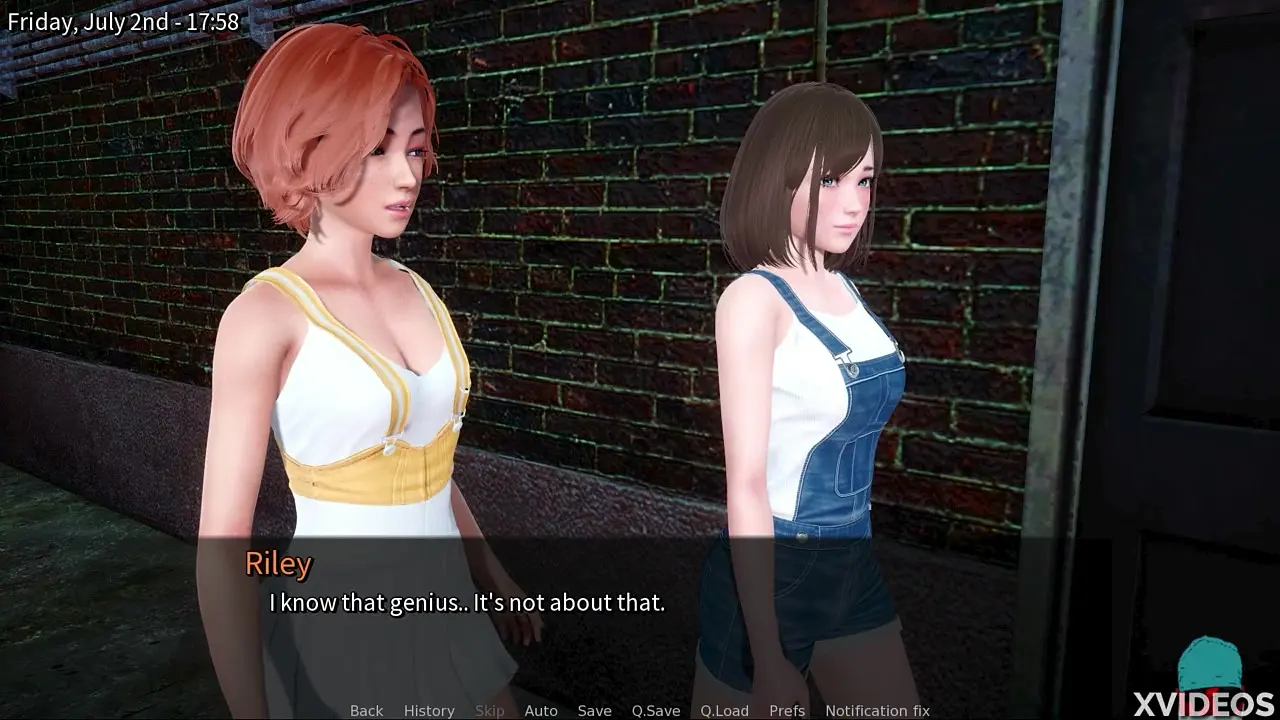Quick load with Q.Load
This screenshot has height=720, width=1280.
(x=724, y=710)
